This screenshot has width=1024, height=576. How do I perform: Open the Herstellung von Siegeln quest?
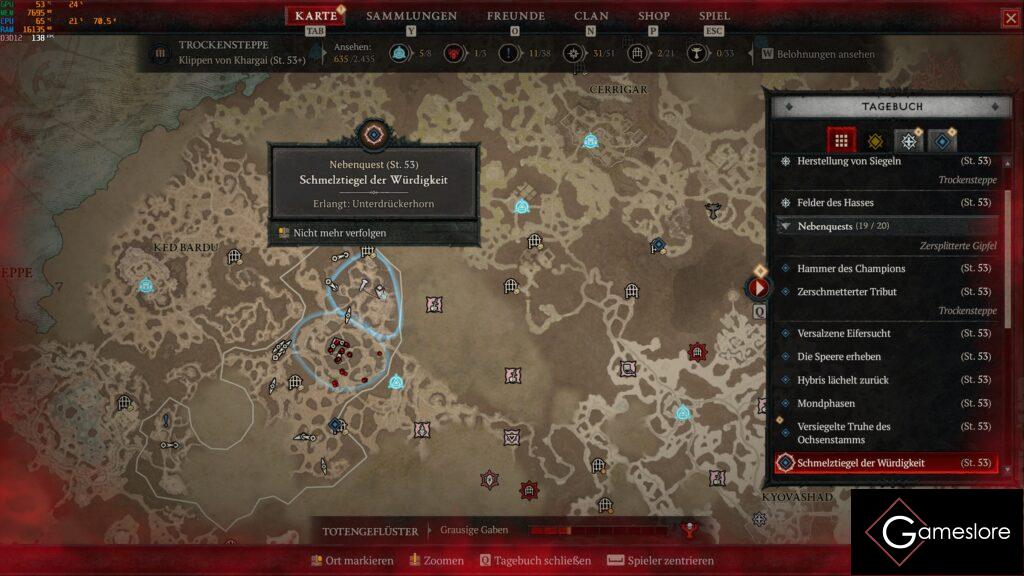pos(848,161)
